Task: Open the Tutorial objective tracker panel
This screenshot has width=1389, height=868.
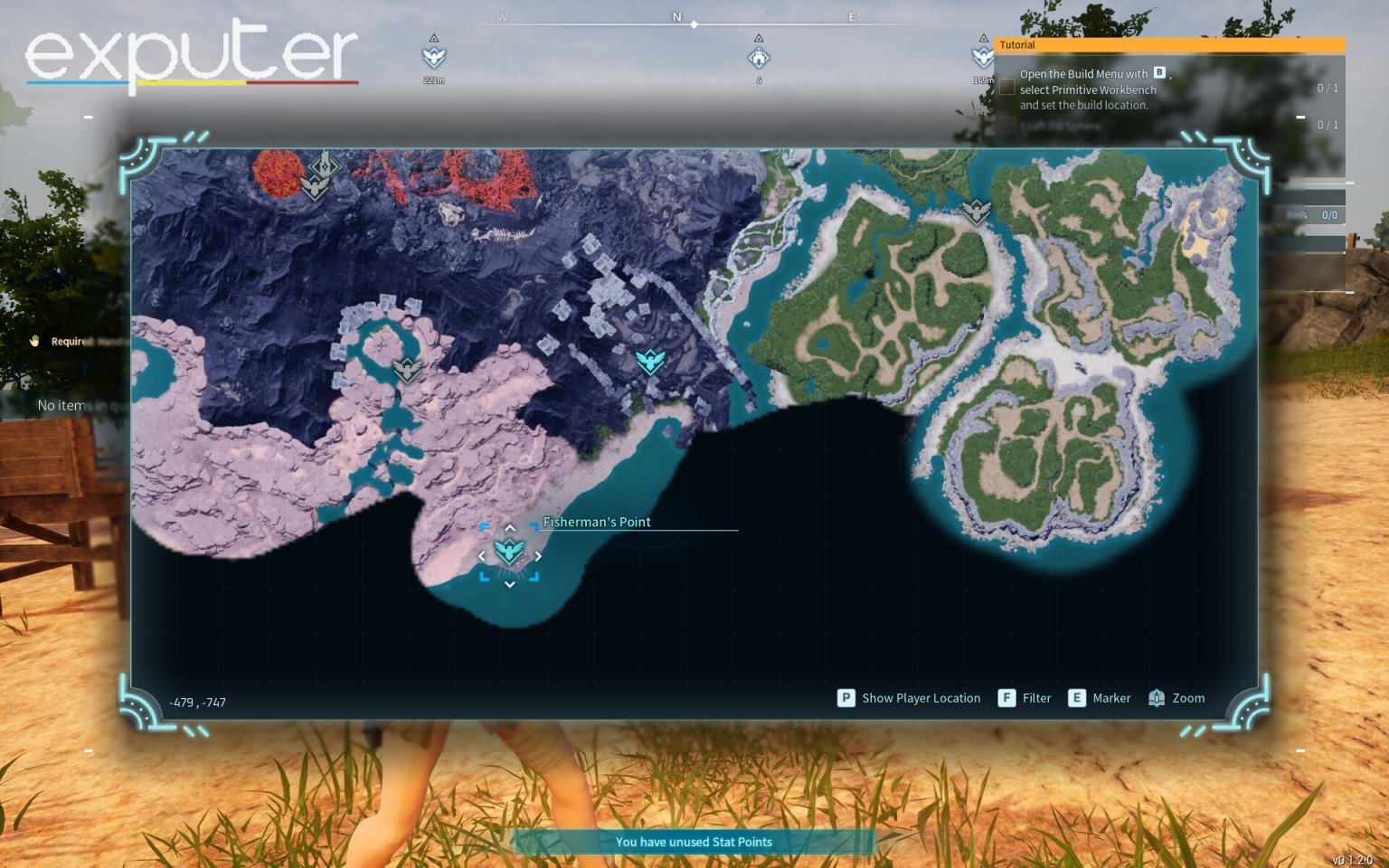Action: click(x=1168, y=44)
